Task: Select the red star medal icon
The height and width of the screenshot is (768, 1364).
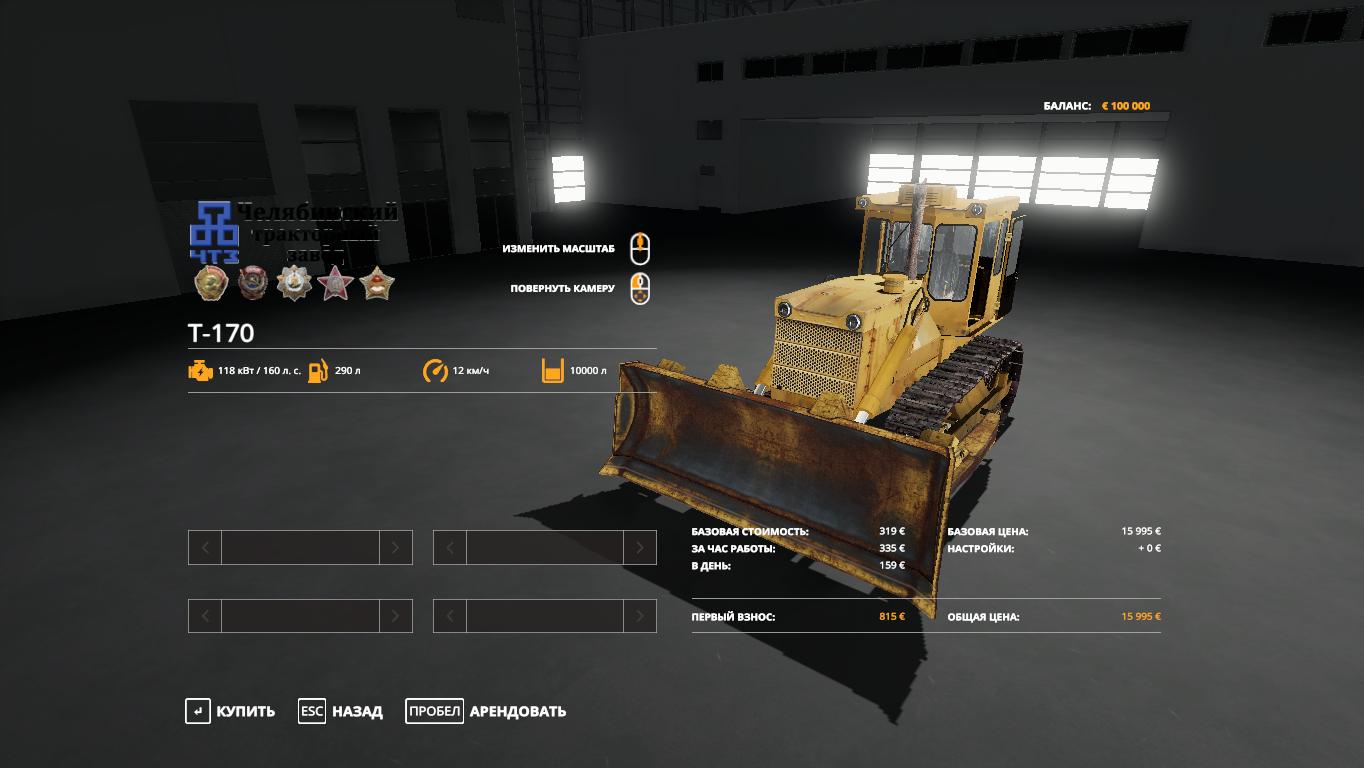Action: (x=337, y=284)
